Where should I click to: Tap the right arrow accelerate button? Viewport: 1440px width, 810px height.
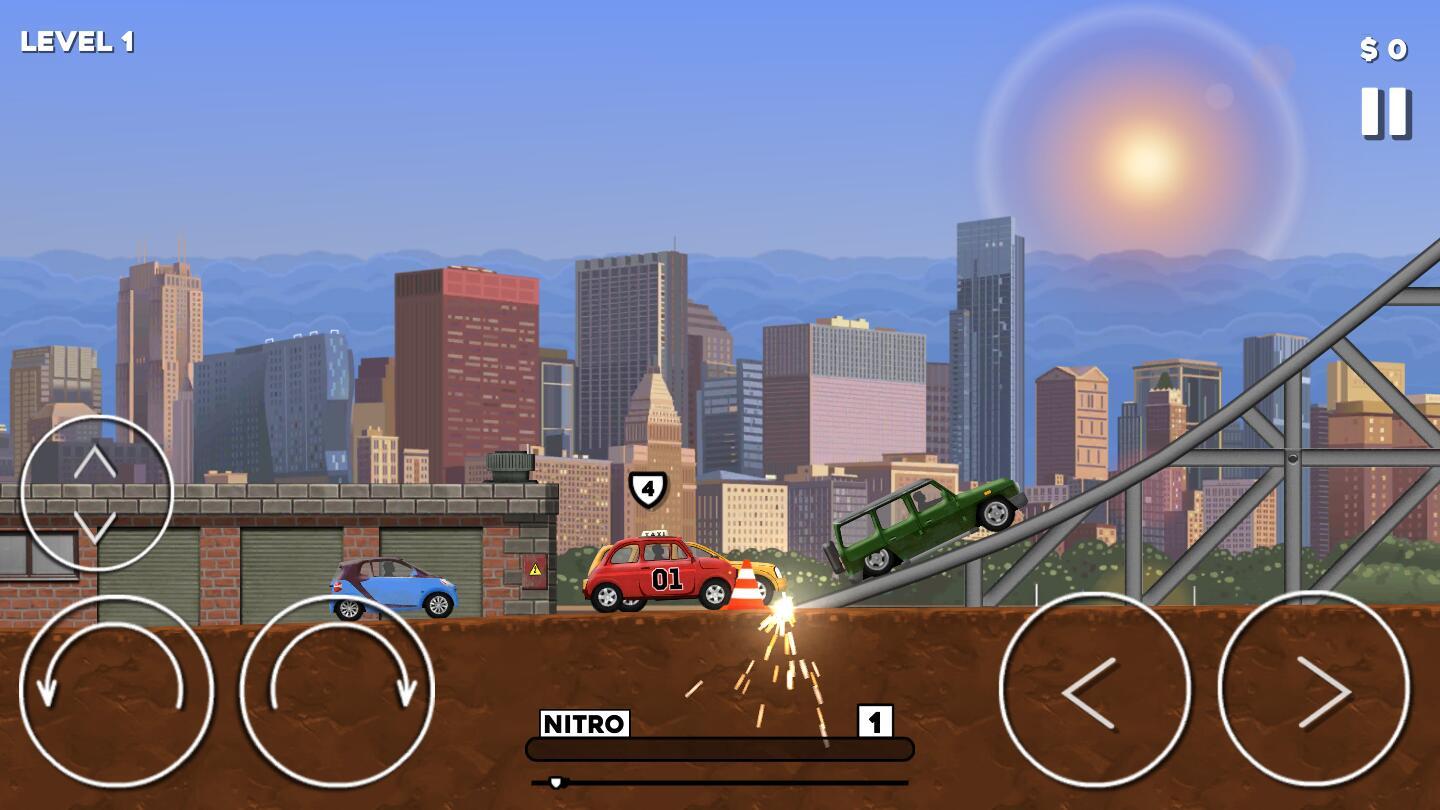point(1314,690)
